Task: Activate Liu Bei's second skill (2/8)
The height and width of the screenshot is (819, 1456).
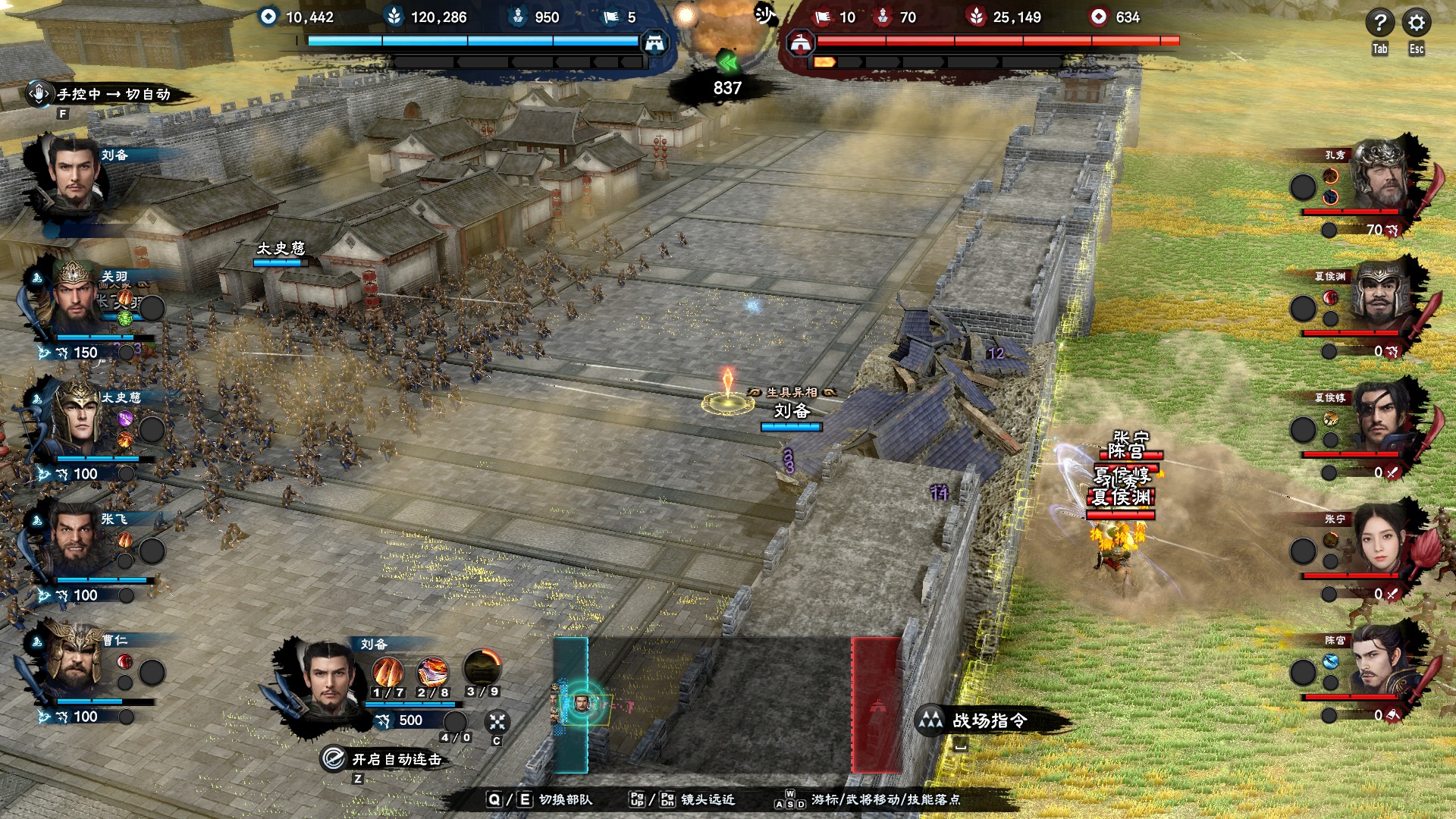Action: click(432, 672)
